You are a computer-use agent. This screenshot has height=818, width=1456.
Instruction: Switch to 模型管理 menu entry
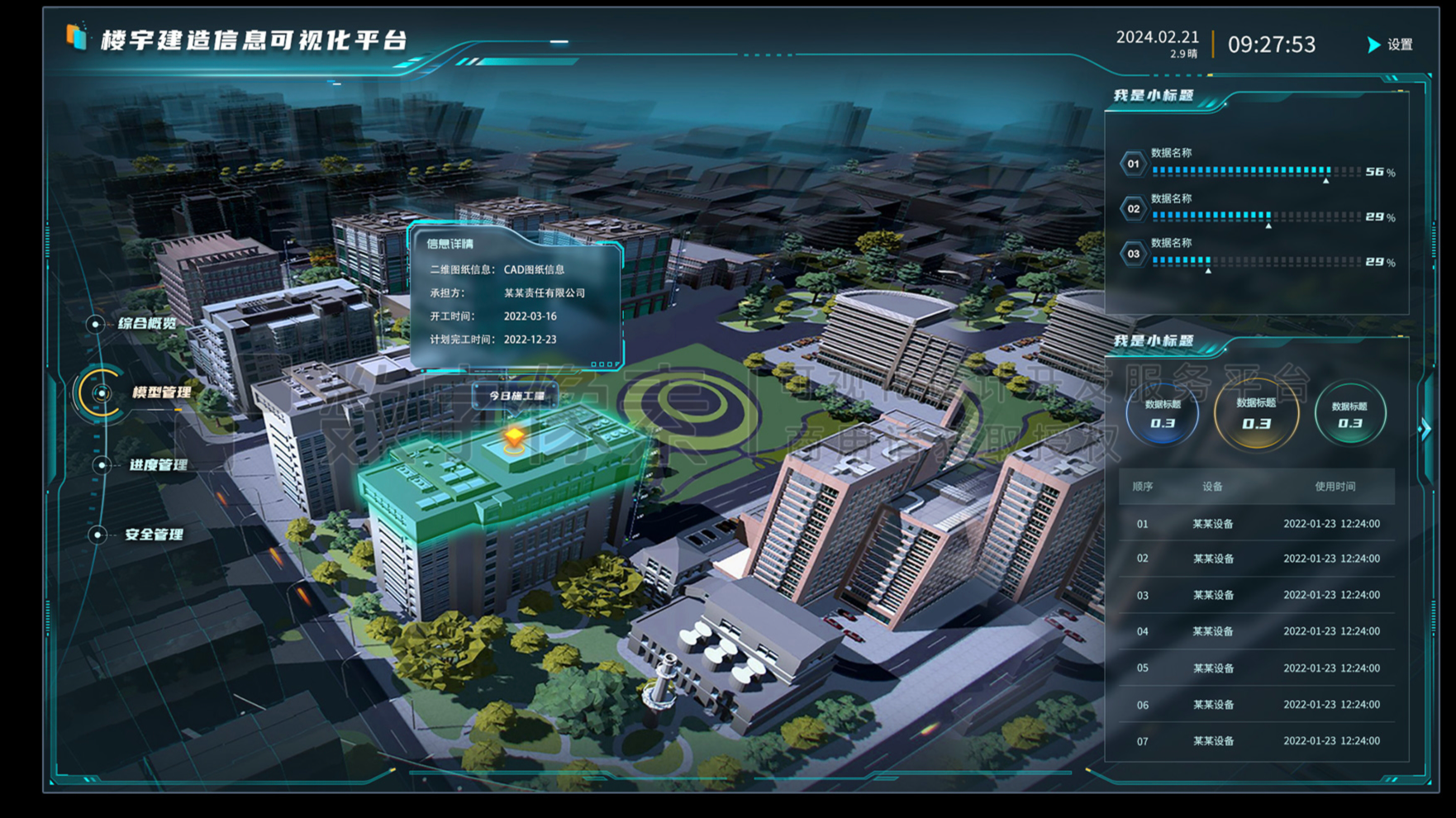point(160,392)
